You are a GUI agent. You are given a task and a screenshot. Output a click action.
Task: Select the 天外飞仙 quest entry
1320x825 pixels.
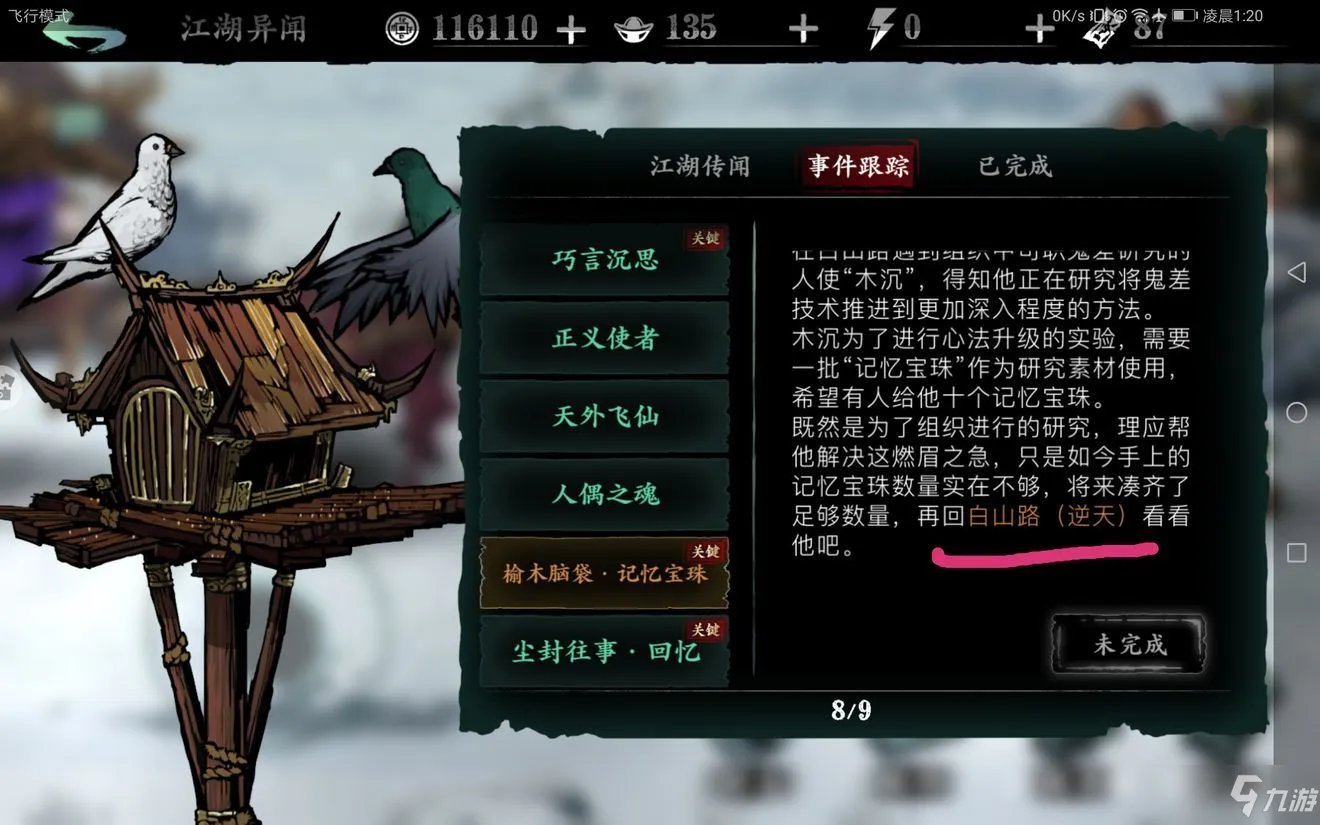coord(604,416)
